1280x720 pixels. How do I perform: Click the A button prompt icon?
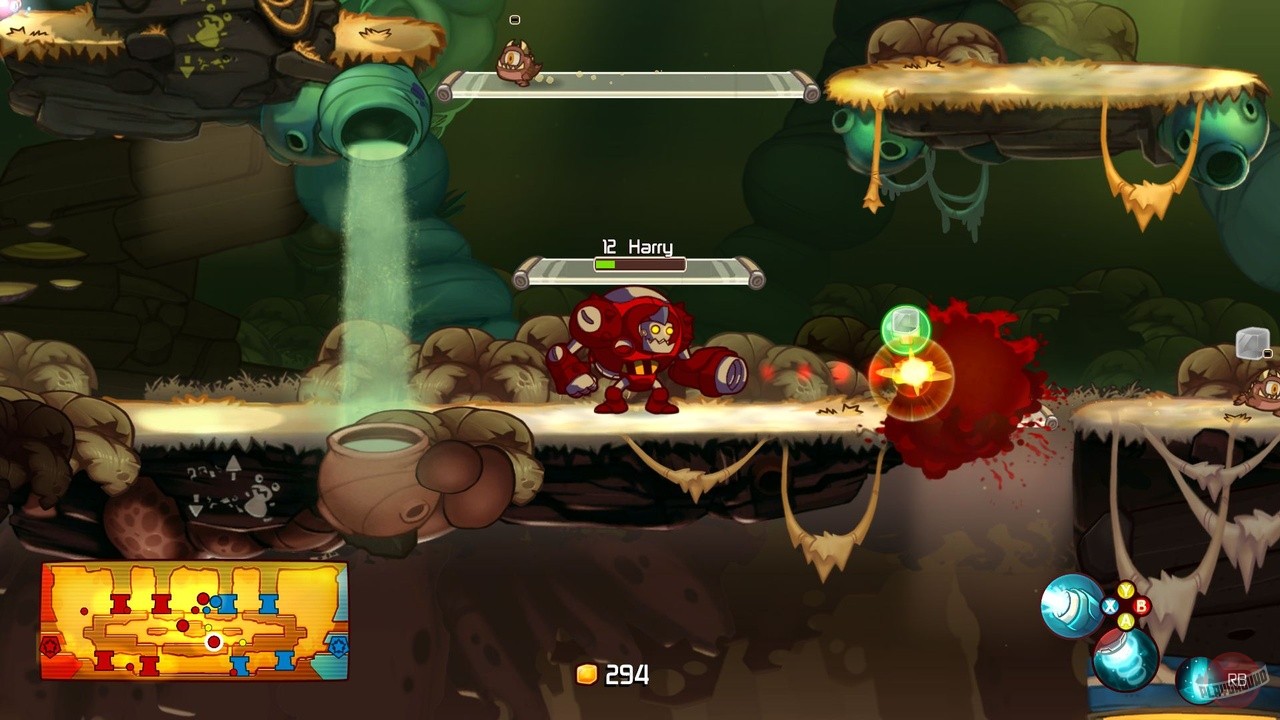coord(1126,620)
